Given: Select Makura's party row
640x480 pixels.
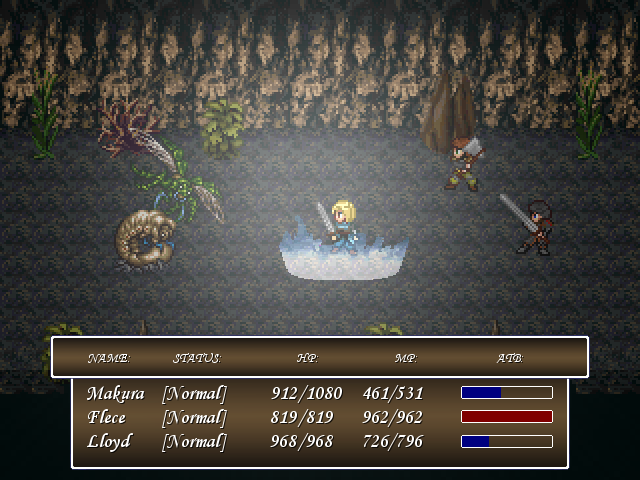Looking at the screenshot, I should pyautogui.click(x=115, y=393).
